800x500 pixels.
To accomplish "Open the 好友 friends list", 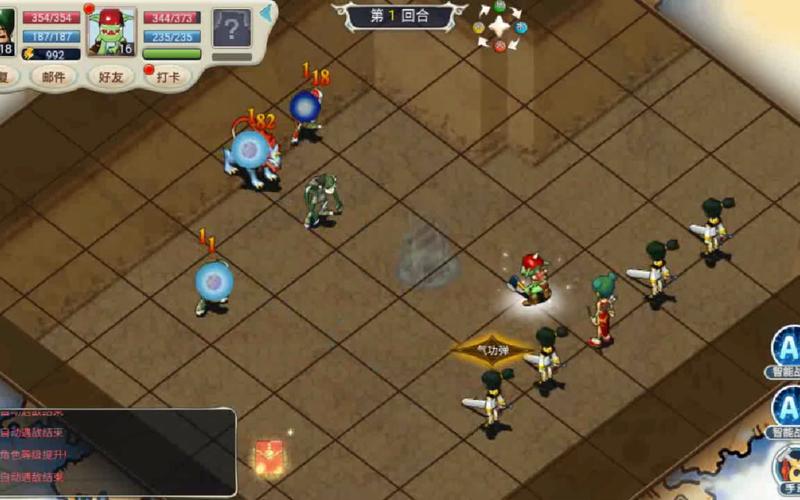I will coord(112,77).
